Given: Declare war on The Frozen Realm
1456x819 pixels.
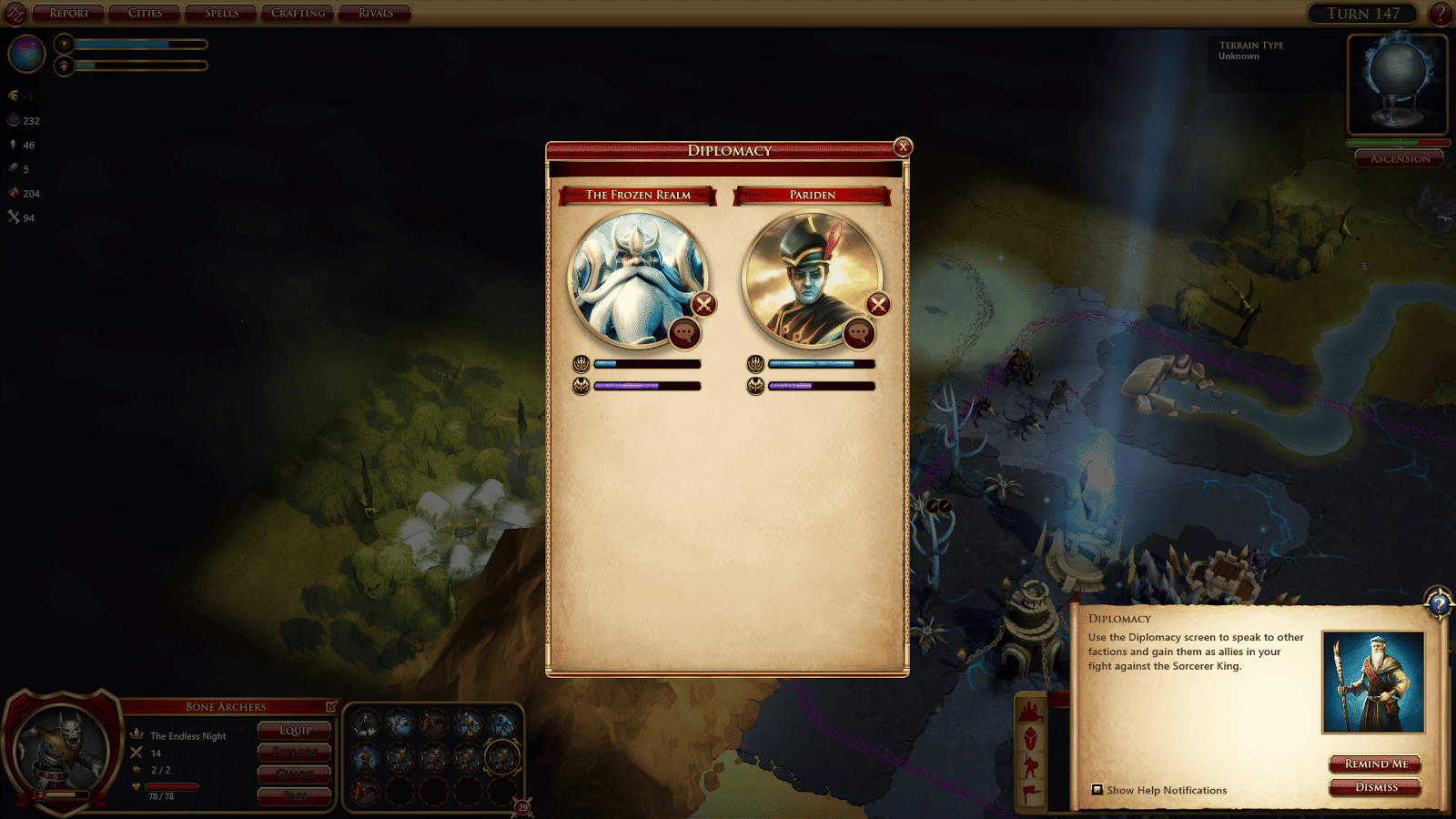Looking at the screenshot, I should [703, 305].
